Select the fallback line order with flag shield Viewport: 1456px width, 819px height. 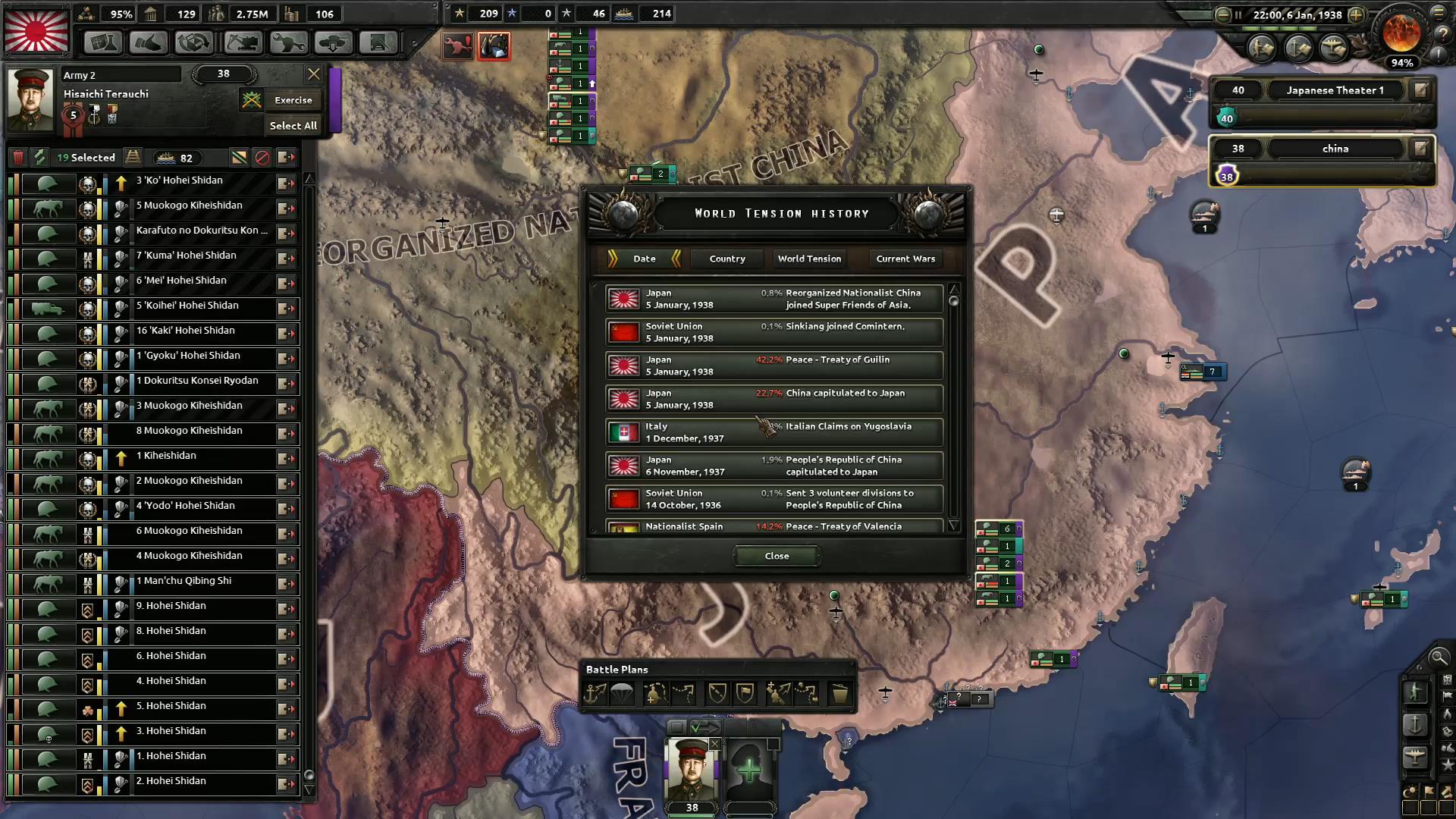[745, 692]
